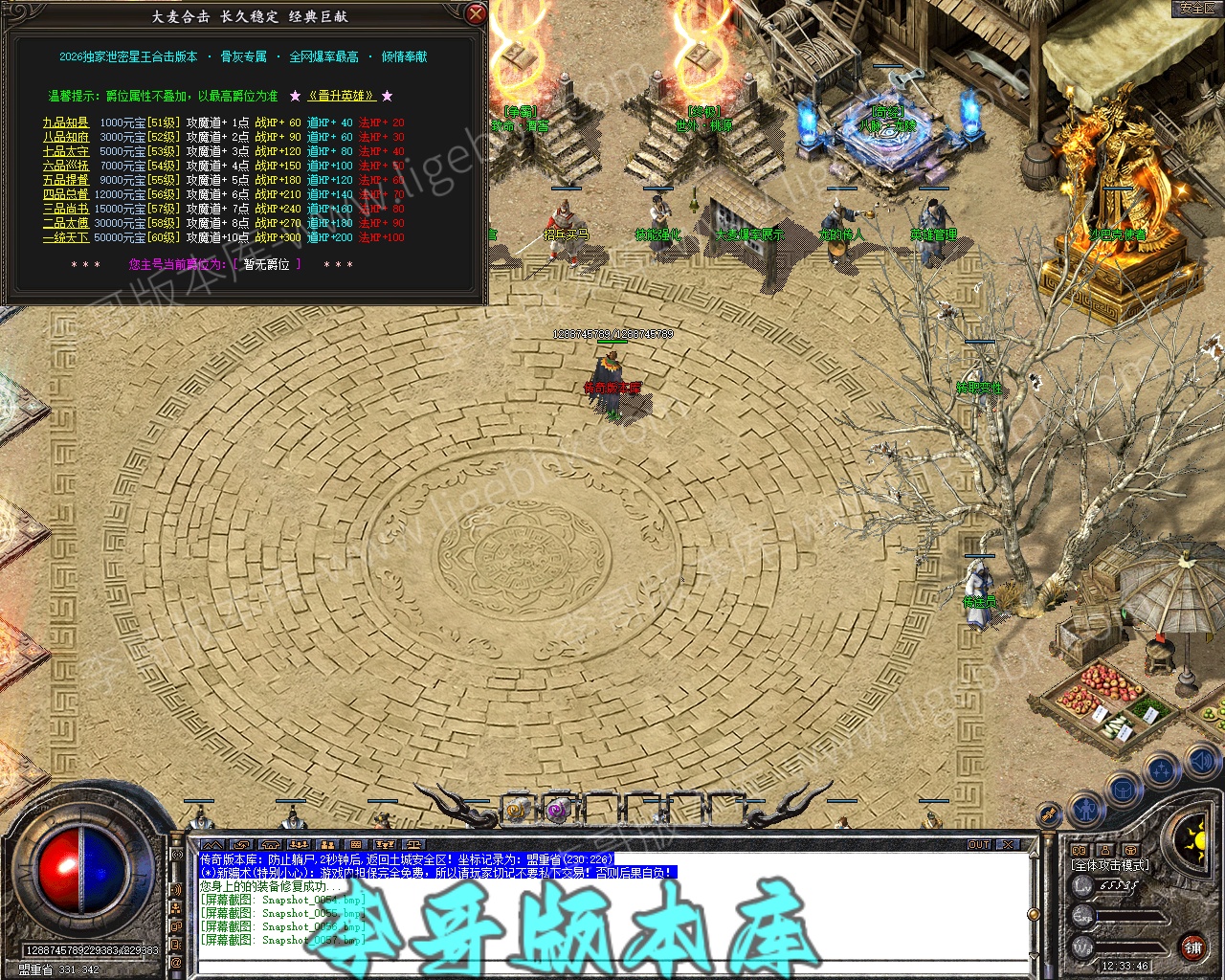This screenshot has height=980, width=1225.
Task: Click the OUT button above chat
Action: (979, 844)
